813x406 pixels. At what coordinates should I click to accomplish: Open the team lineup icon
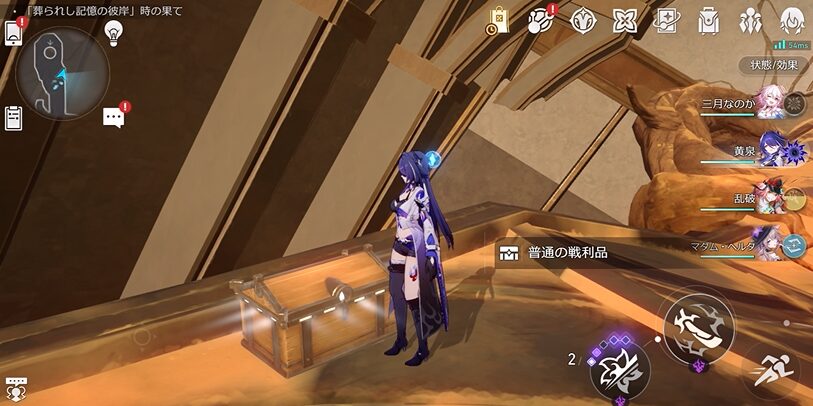750,19
